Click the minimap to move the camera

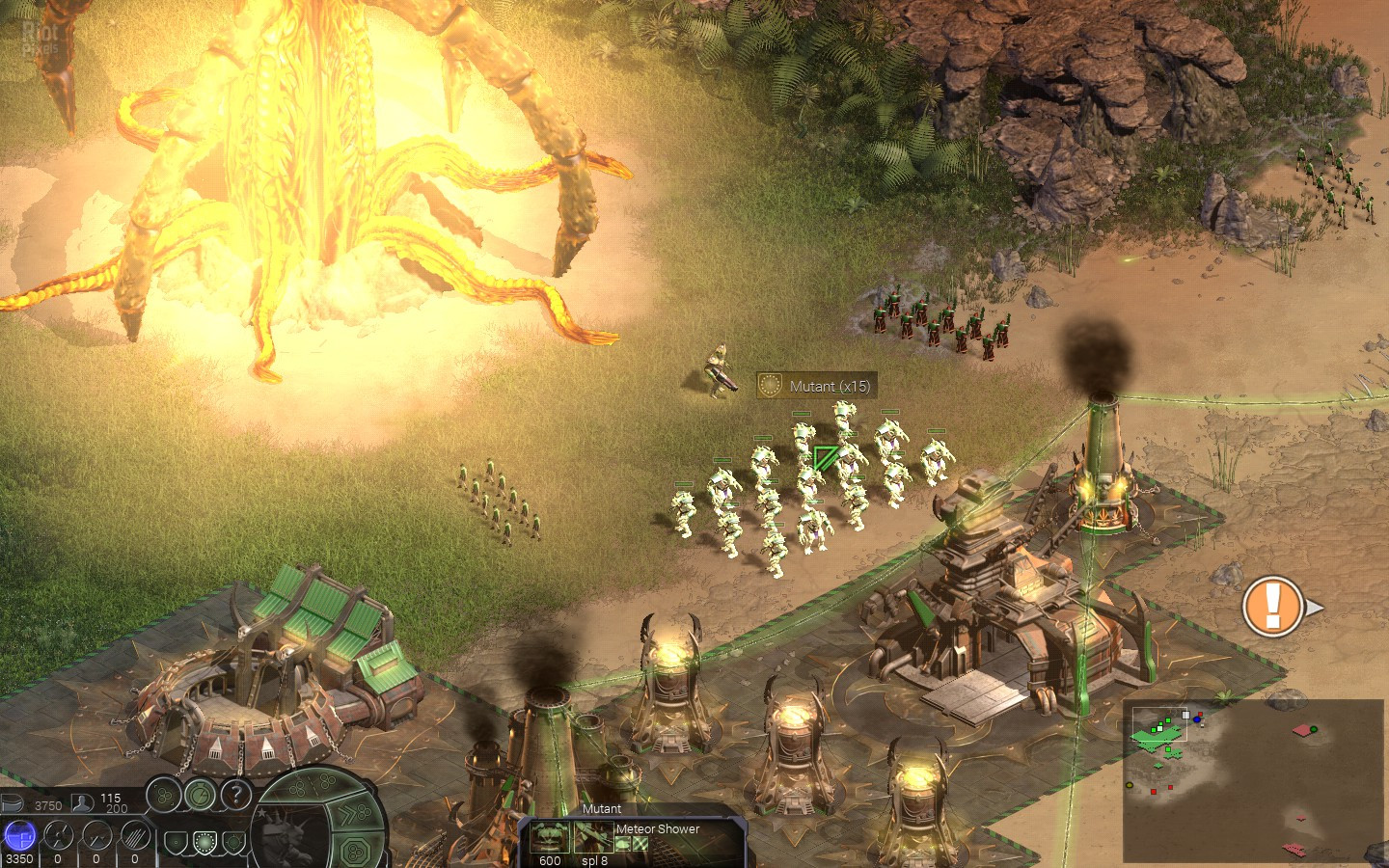(x=1252, y=780)
